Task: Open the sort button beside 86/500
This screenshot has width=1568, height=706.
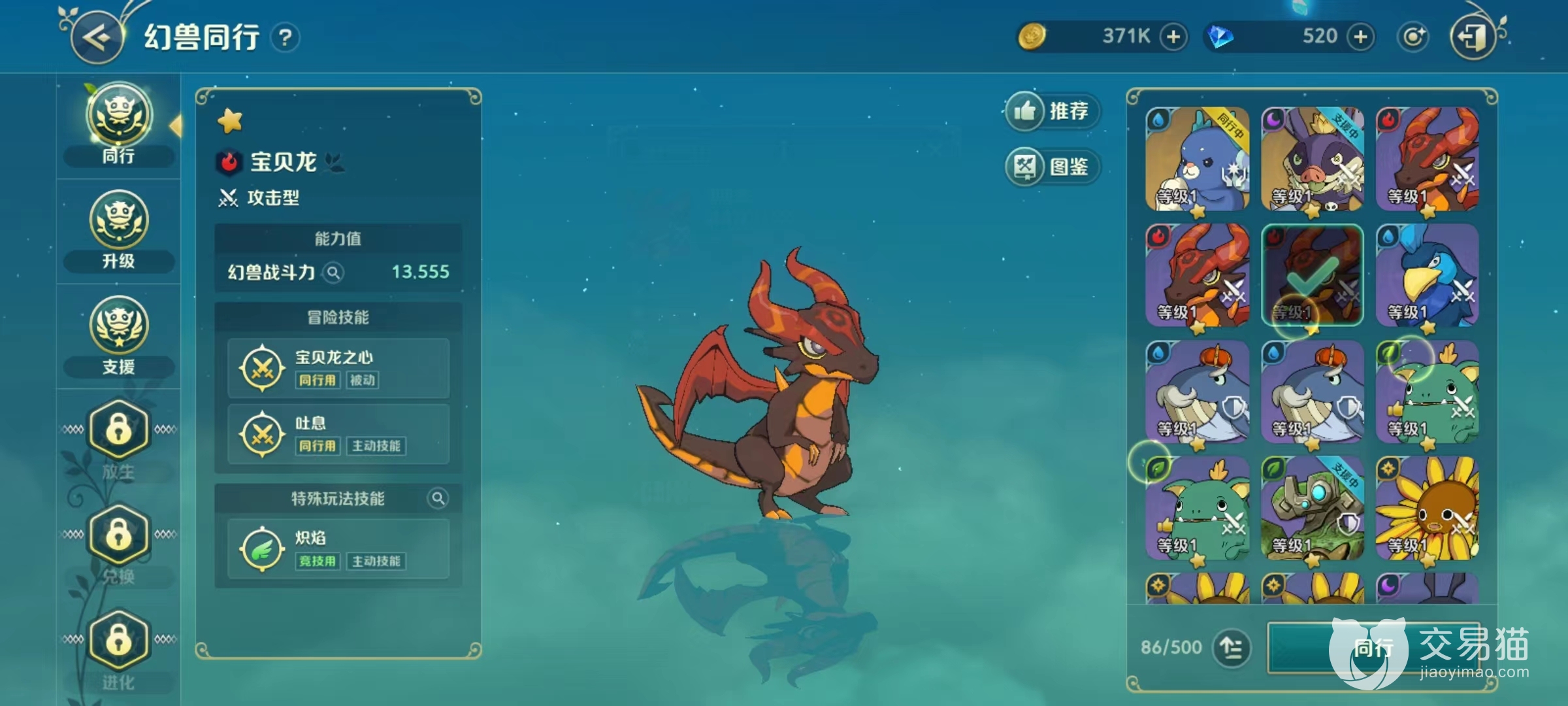Action: (x=1232, y=648)
